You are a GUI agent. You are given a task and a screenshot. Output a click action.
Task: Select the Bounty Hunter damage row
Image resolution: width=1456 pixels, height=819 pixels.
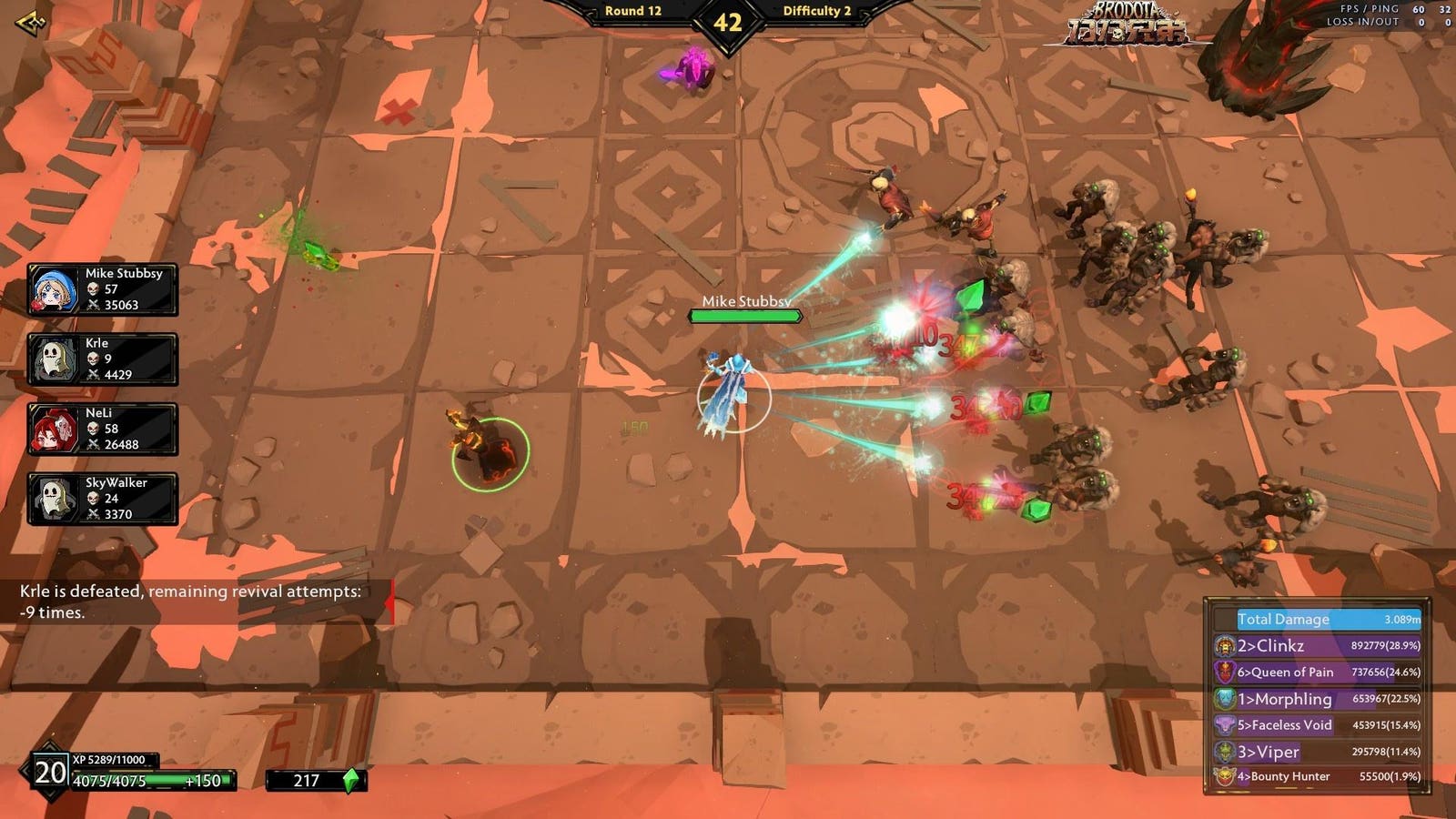[x=1318, y=777]
